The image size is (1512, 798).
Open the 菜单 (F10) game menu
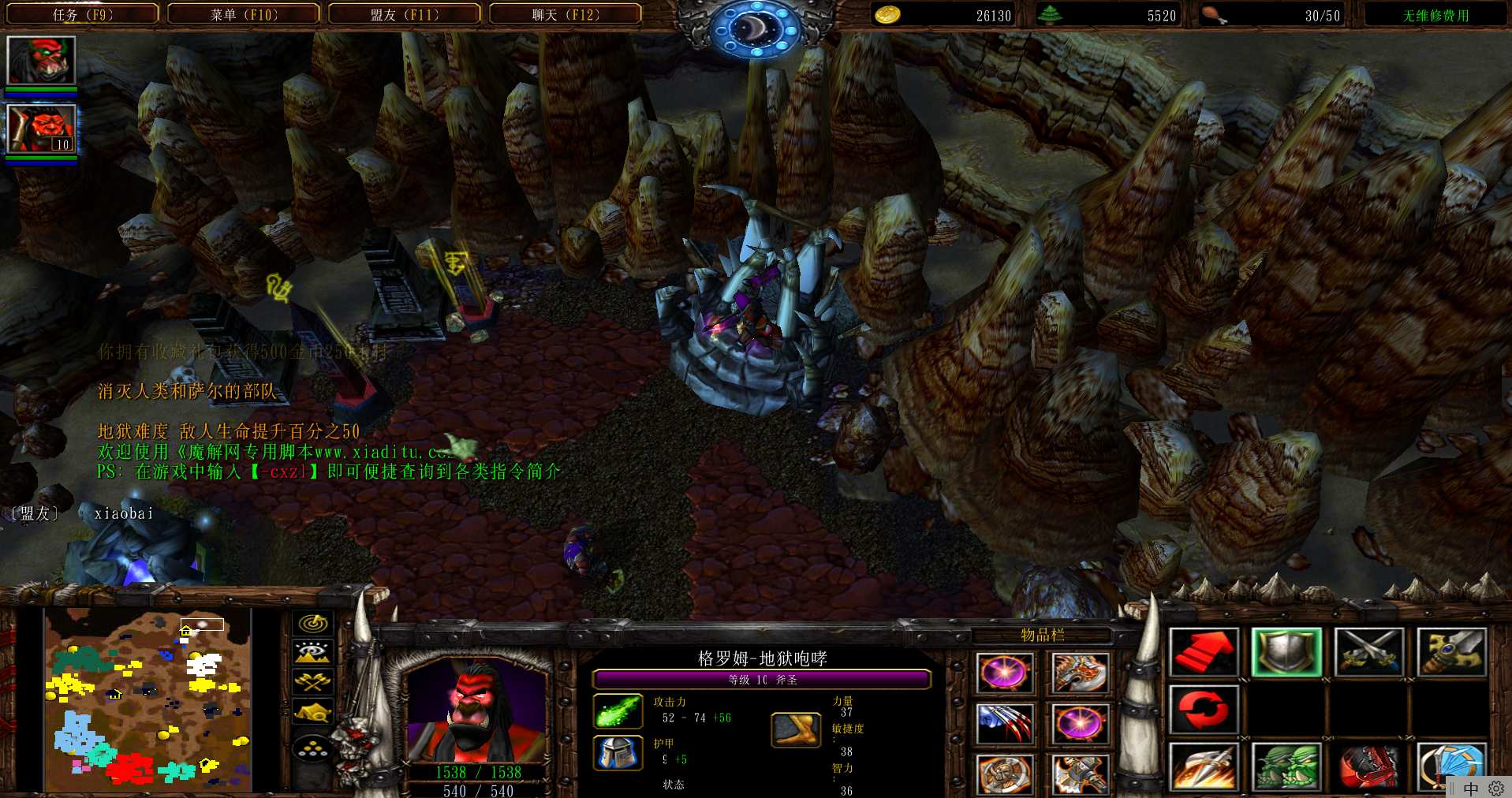click(x=244, y=14)
